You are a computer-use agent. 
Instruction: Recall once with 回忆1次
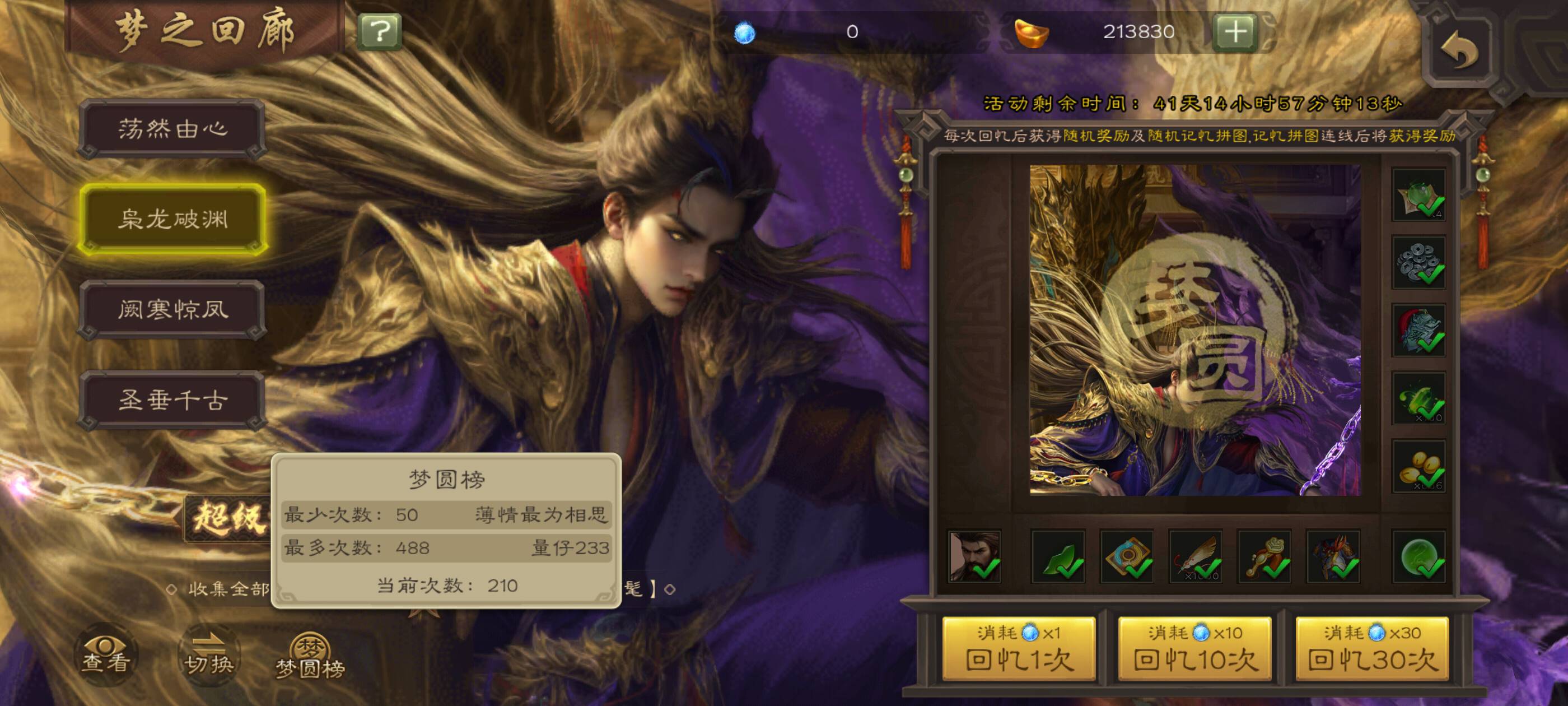[x=1018, y=649]
